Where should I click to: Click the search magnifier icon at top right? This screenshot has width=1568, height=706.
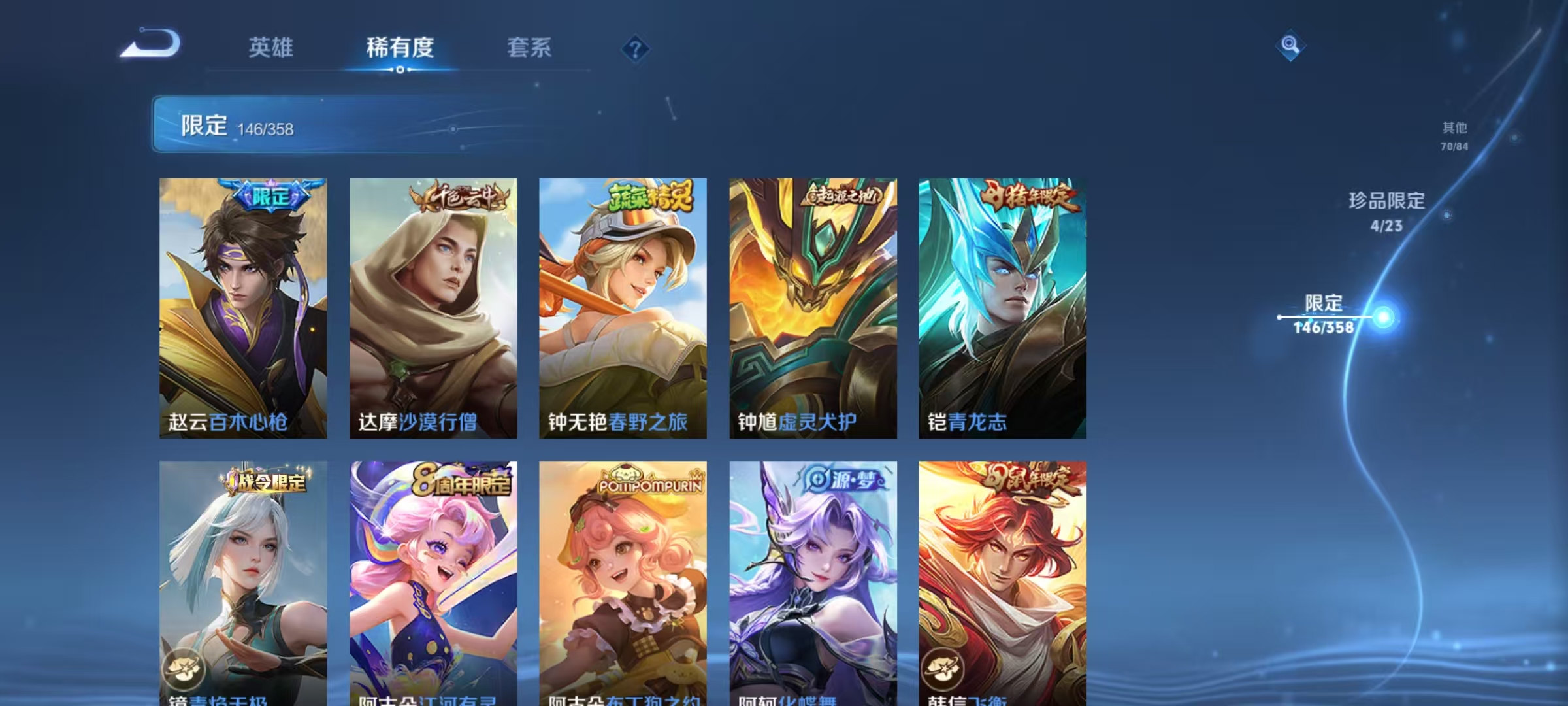click(1289, 44)
